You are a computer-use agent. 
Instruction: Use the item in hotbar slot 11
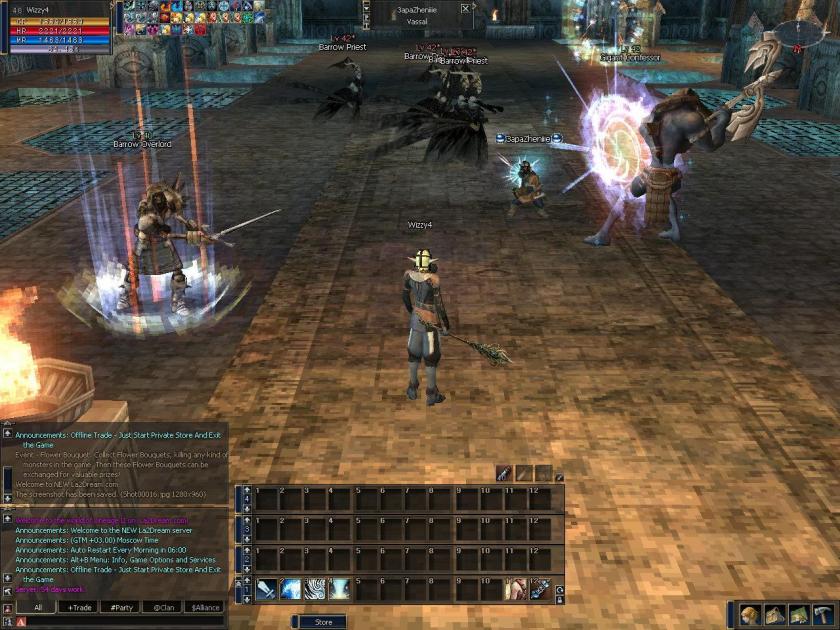(x=516, y=590)
